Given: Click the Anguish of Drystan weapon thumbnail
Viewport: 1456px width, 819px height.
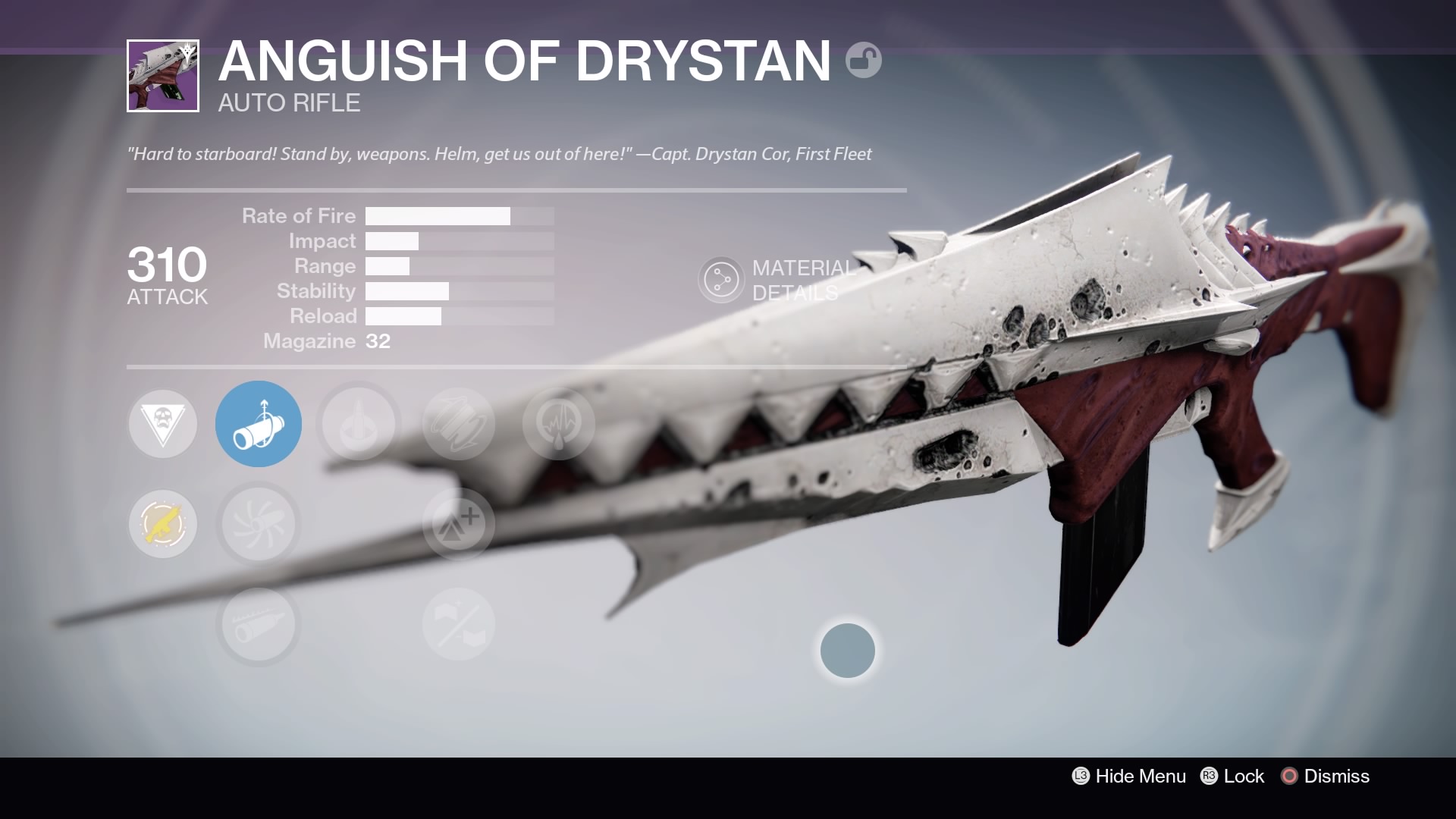Looking at the screenshot, I should [163, 76].
